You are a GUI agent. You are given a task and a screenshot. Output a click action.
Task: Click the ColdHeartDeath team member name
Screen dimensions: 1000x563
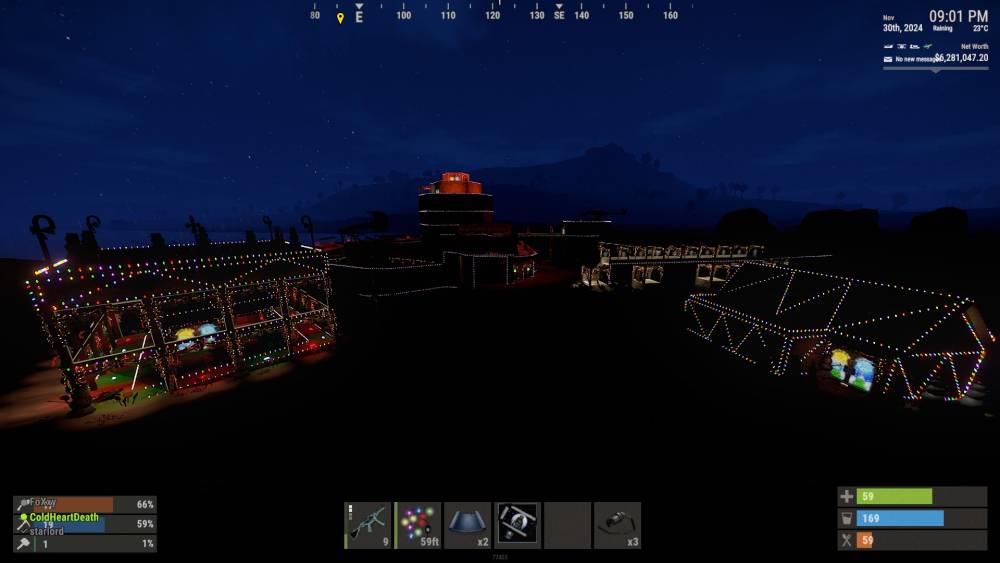(64, 517)
